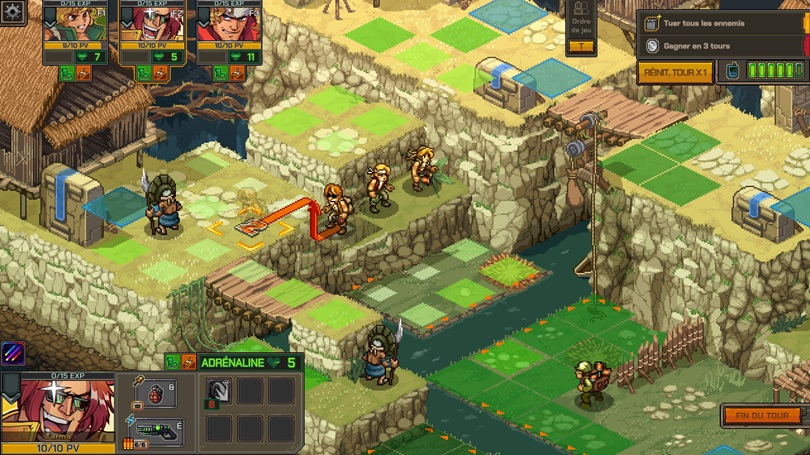Viewport: 810px width, 455px height.
Task: Click the Gagner en 3 tours objective
Action: tap(721, 46)
